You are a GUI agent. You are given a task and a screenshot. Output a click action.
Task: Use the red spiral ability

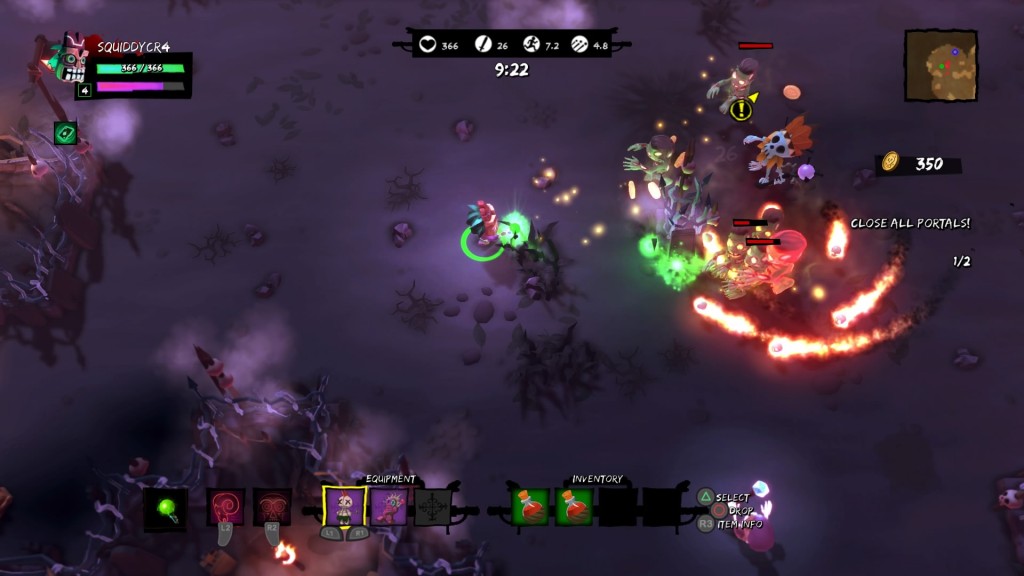tap(226, 506)
